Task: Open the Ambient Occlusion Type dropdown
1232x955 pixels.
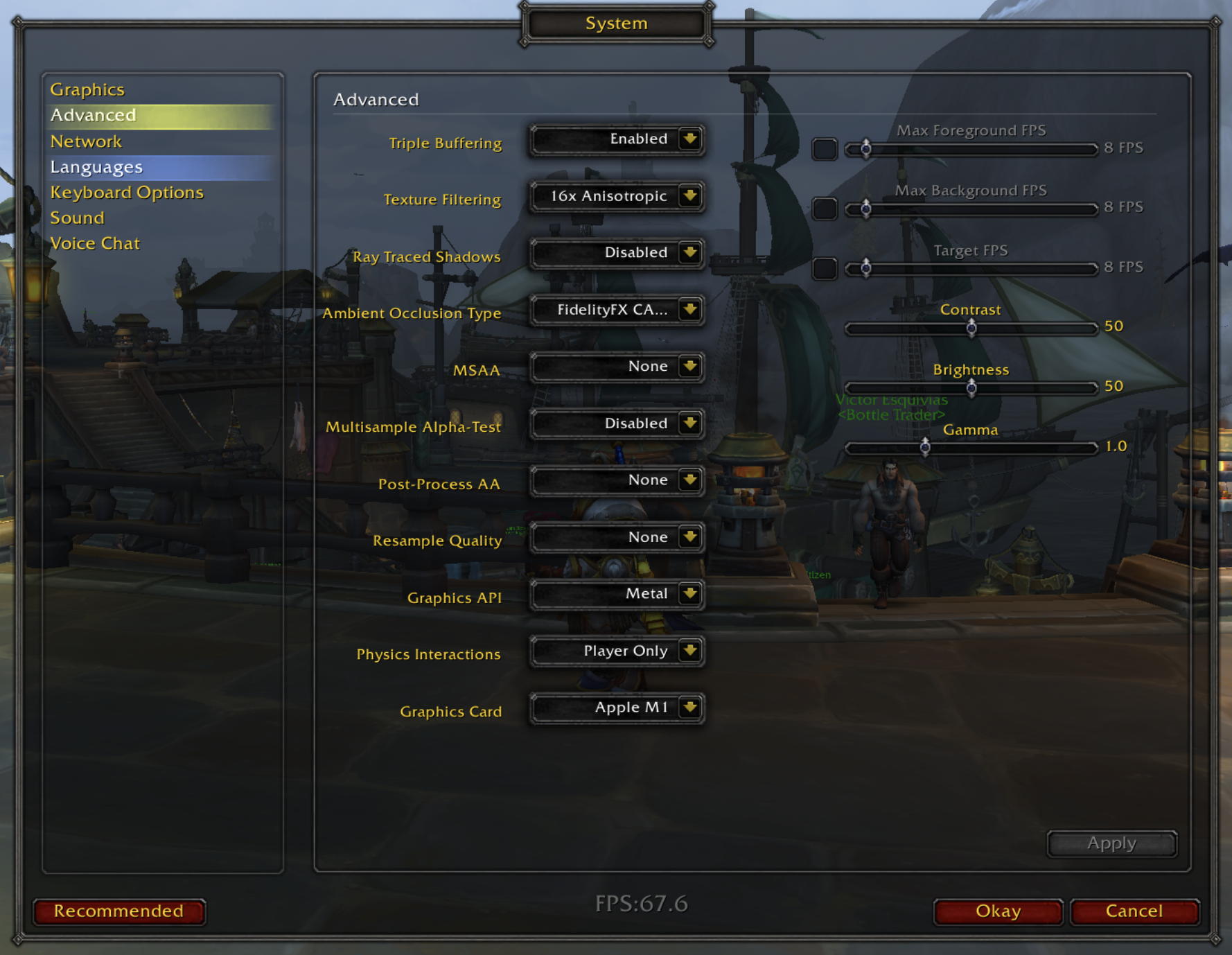Action: pyautogui.click(x=617, y=310)
